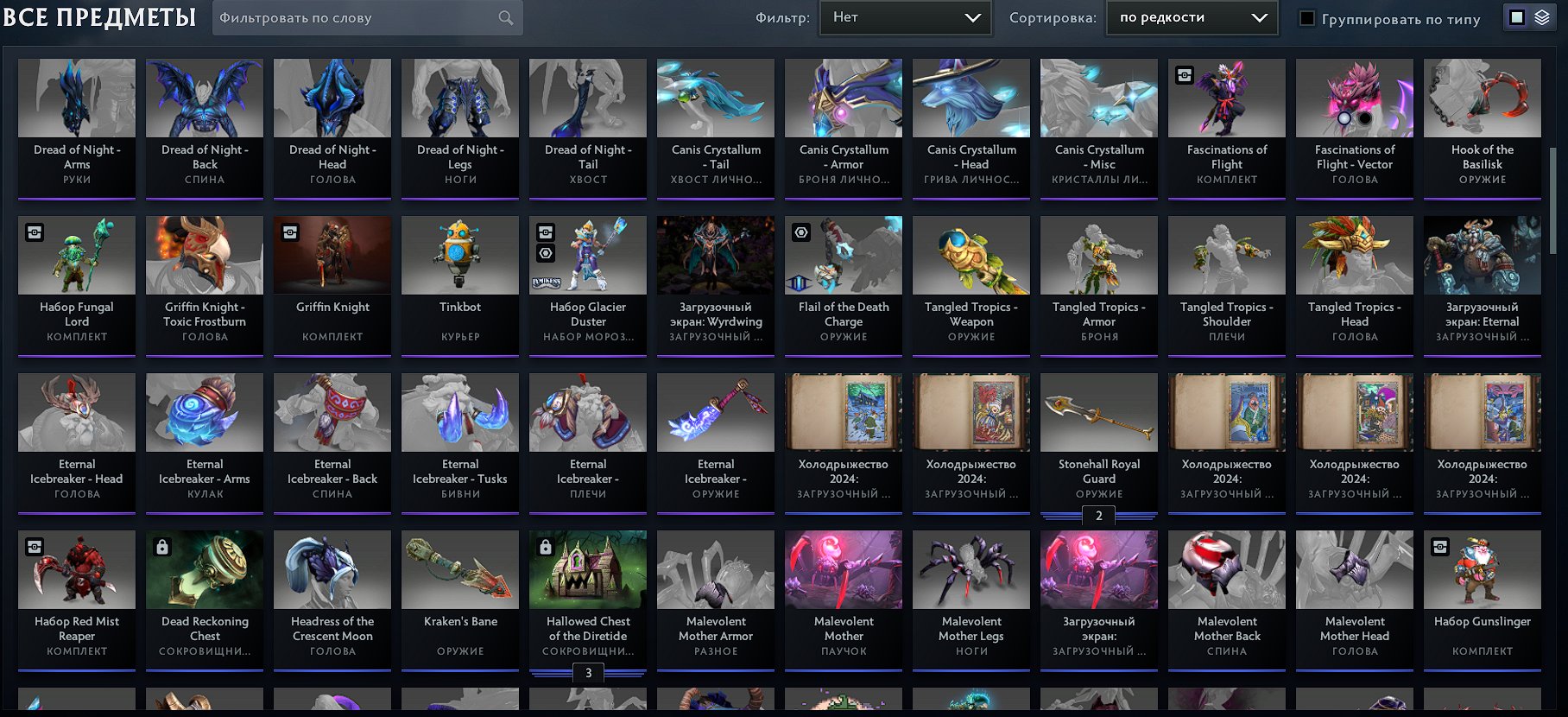Image resolution: width=1568 pixels, height=717 pixels.
Task: Click the lock icon on Hallowed Chest of the Diretide
Action: pos(544,546)
